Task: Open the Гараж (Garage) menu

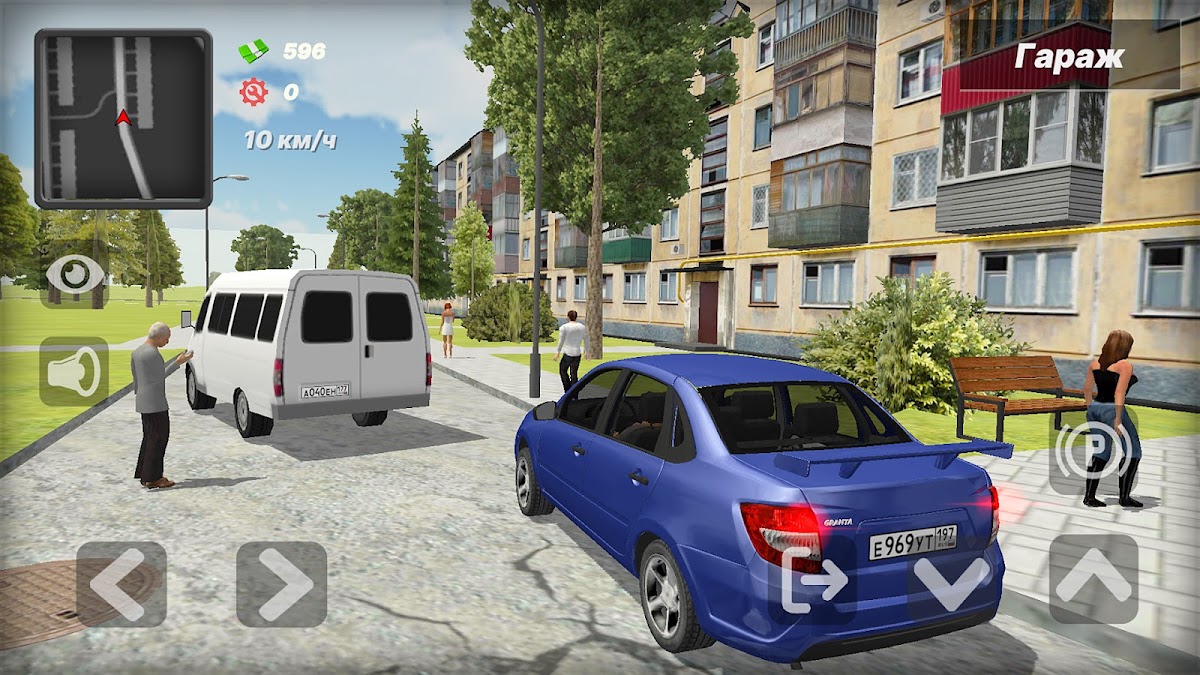Action: tap(1069, 57)
